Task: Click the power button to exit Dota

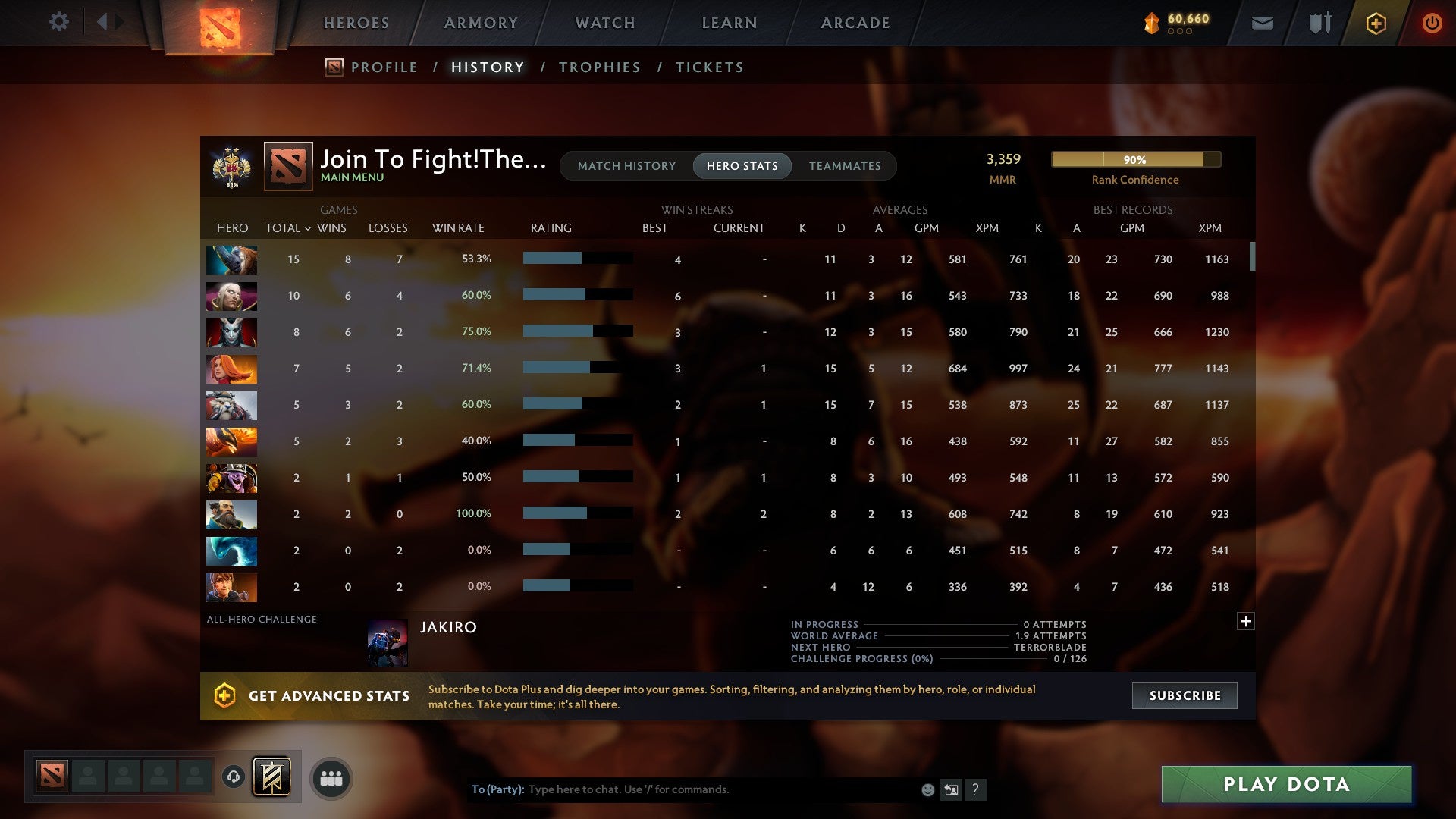Action: [1432, 24]
